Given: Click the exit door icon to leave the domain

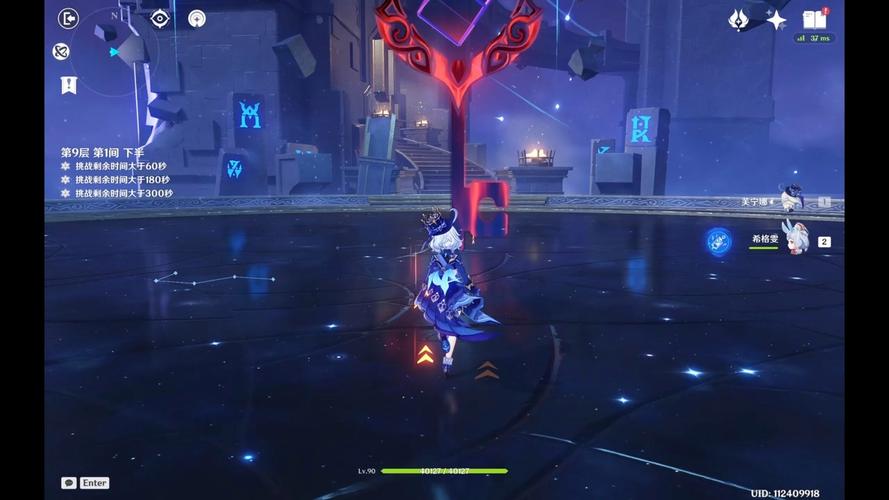Looking at the screenshot, I should pyautogui.click(x=68, y=18).
